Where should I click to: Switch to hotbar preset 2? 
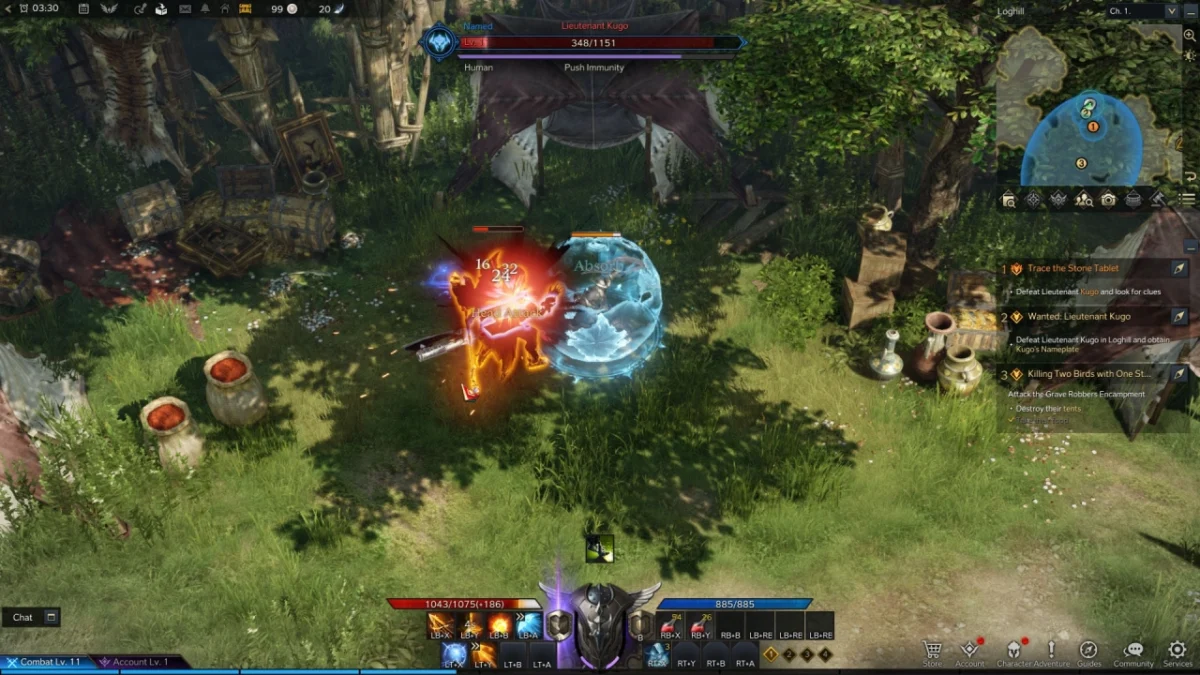click(x=789, y=655)
